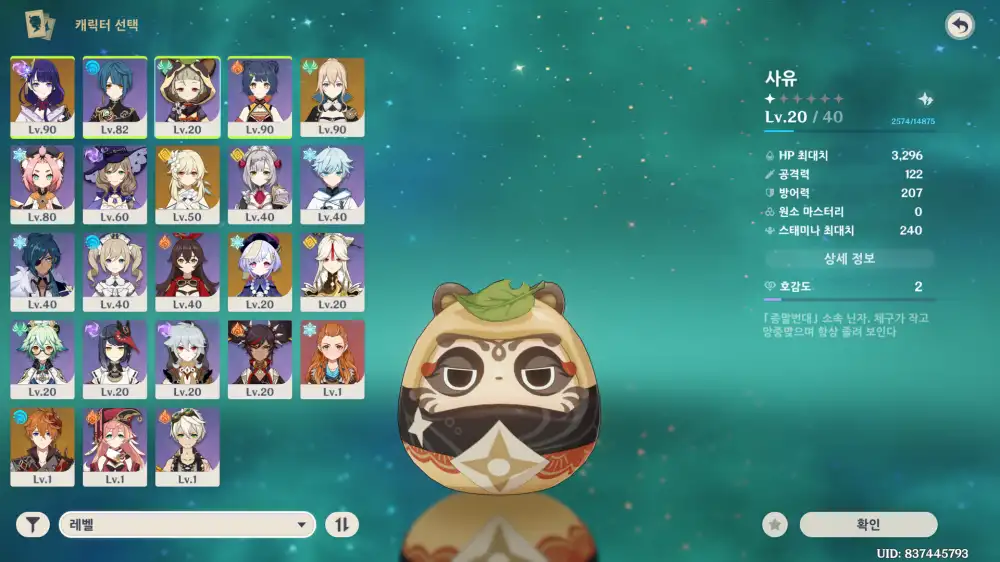
Task: Pick the Xiangling character card
Action: pos(260,97)
